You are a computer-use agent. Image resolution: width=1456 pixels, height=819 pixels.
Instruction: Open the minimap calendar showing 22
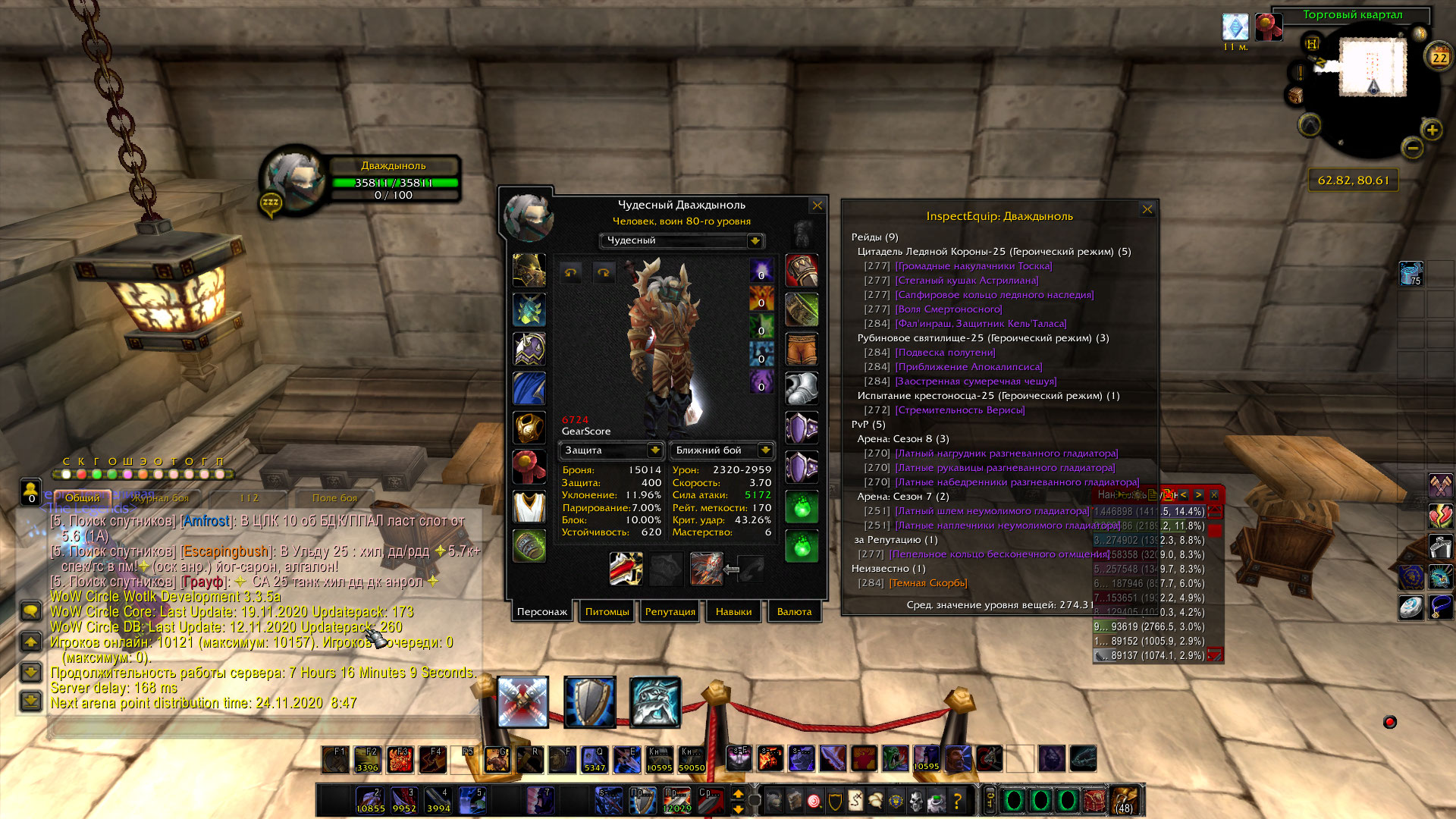[x=1439, y=57]
